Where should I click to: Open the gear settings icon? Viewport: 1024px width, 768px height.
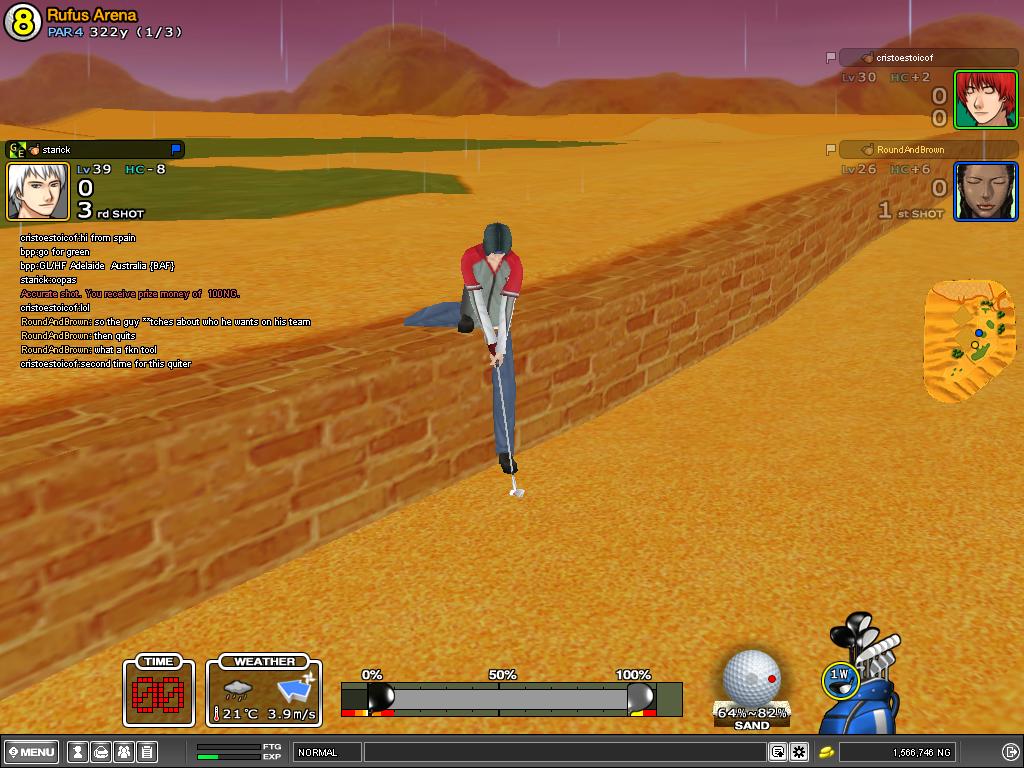(799, 752)
